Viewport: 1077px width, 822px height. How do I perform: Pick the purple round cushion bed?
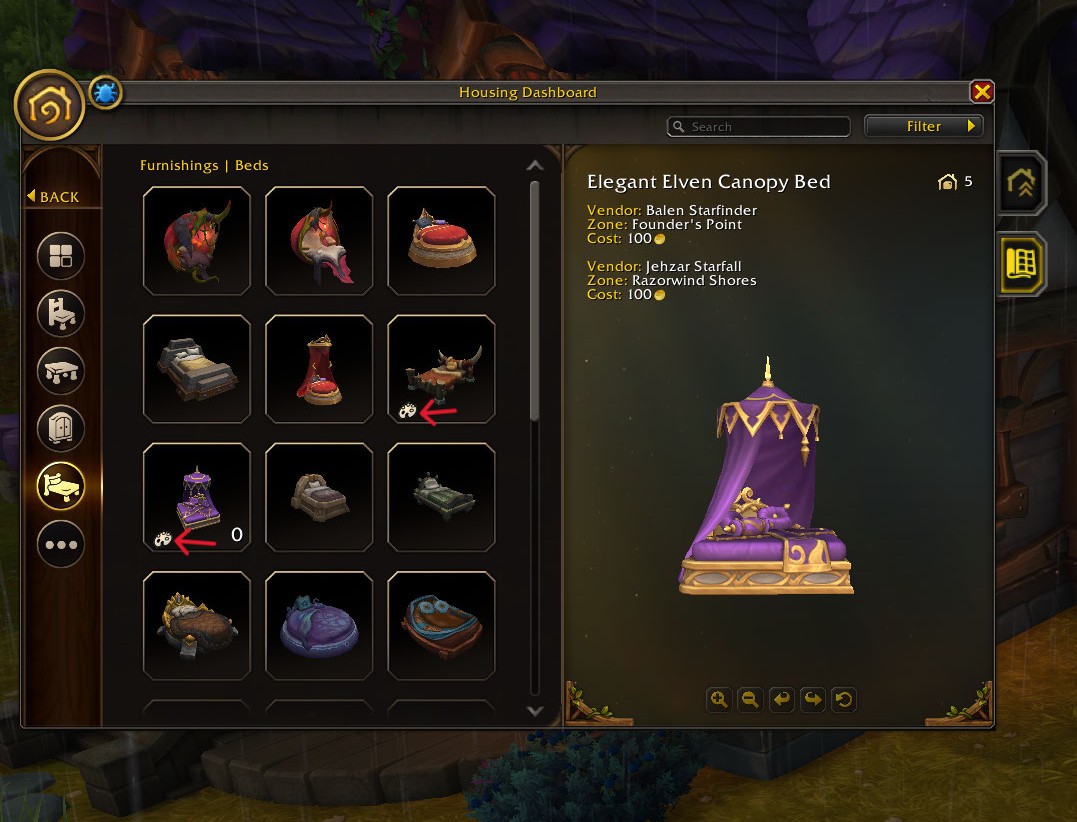pyautogui.click(x=319, y=627)
